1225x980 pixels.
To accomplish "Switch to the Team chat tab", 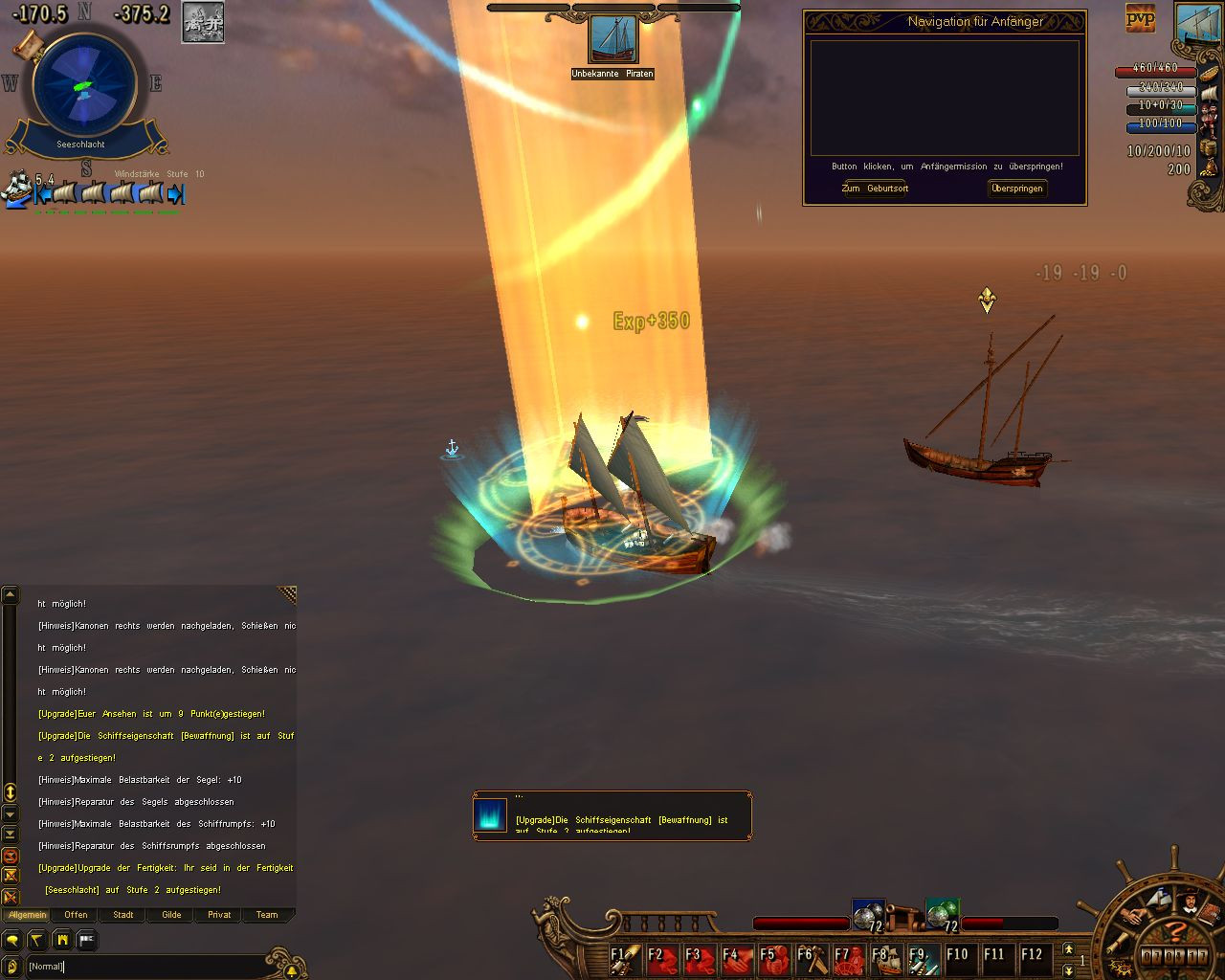I will [267, 914].
